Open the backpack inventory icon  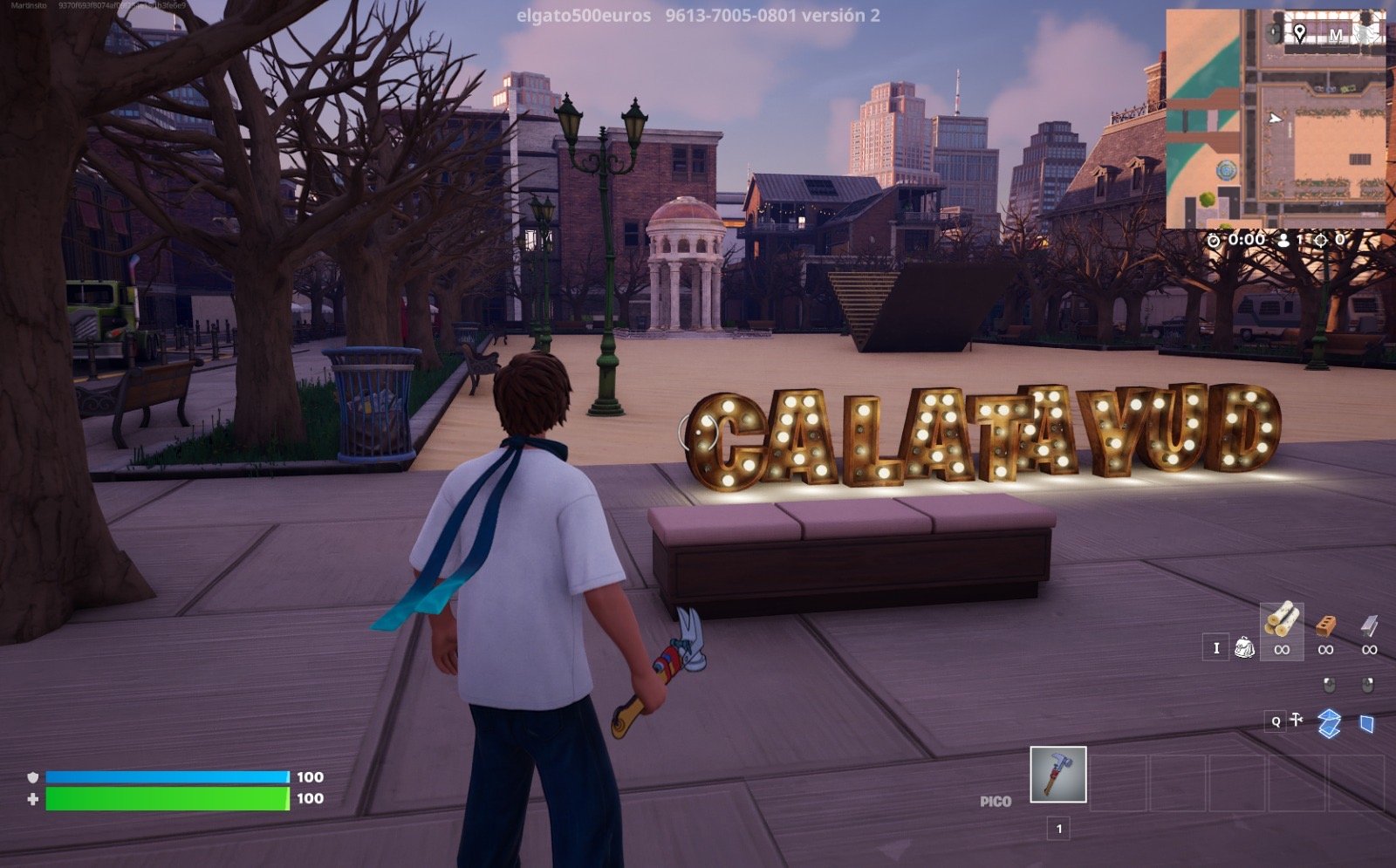point(1244,647)
